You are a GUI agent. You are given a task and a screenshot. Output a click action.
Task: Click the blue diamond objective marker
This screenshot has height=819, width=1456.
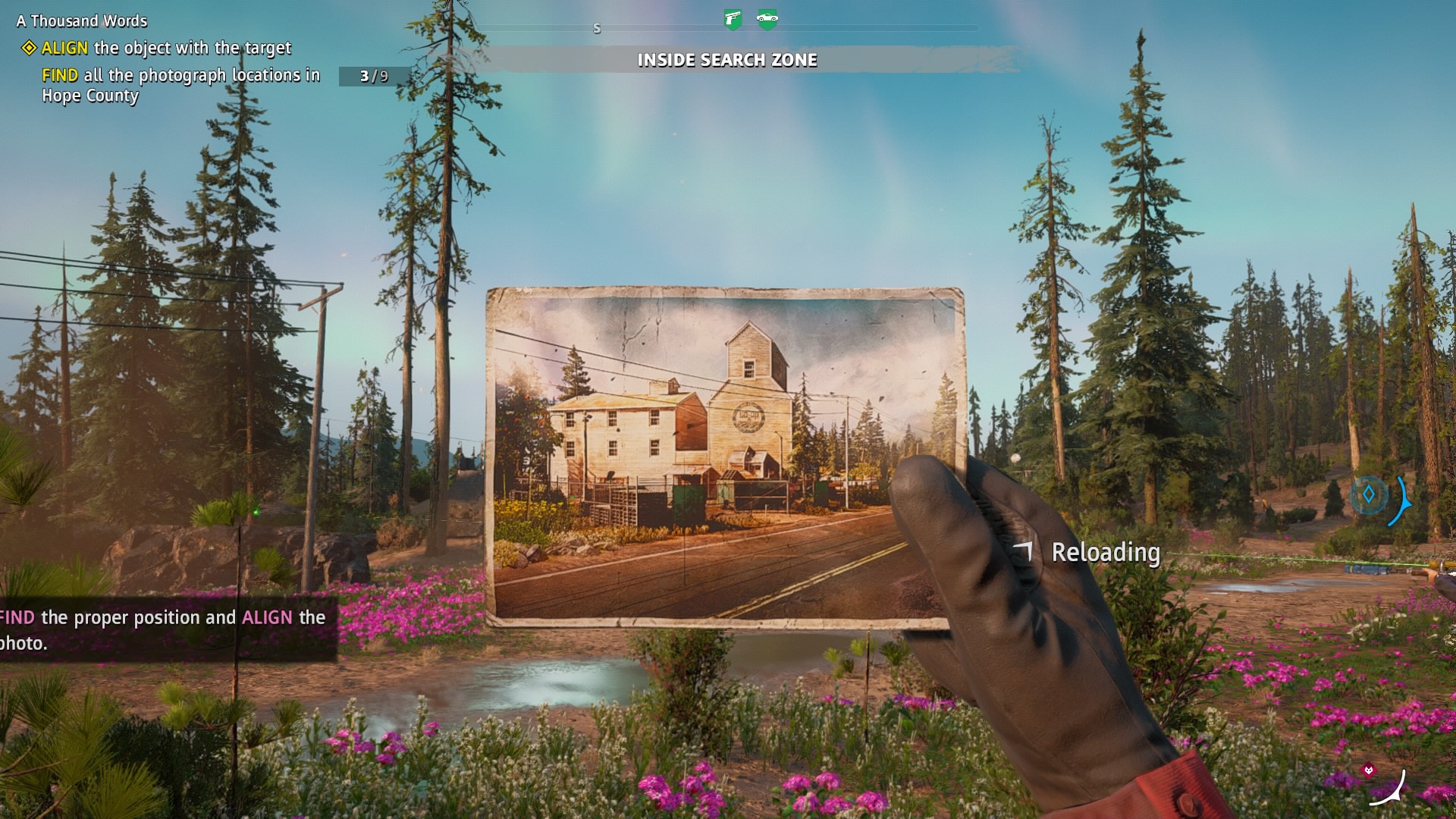coord(1369,495)
